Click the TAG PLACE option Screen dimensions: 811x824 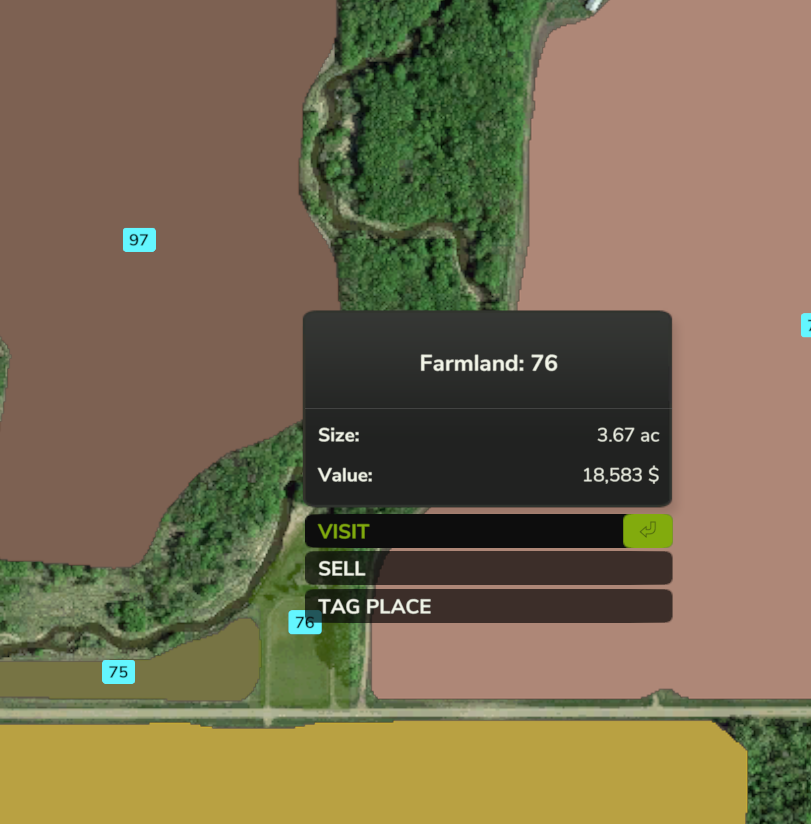coord(488,606)
